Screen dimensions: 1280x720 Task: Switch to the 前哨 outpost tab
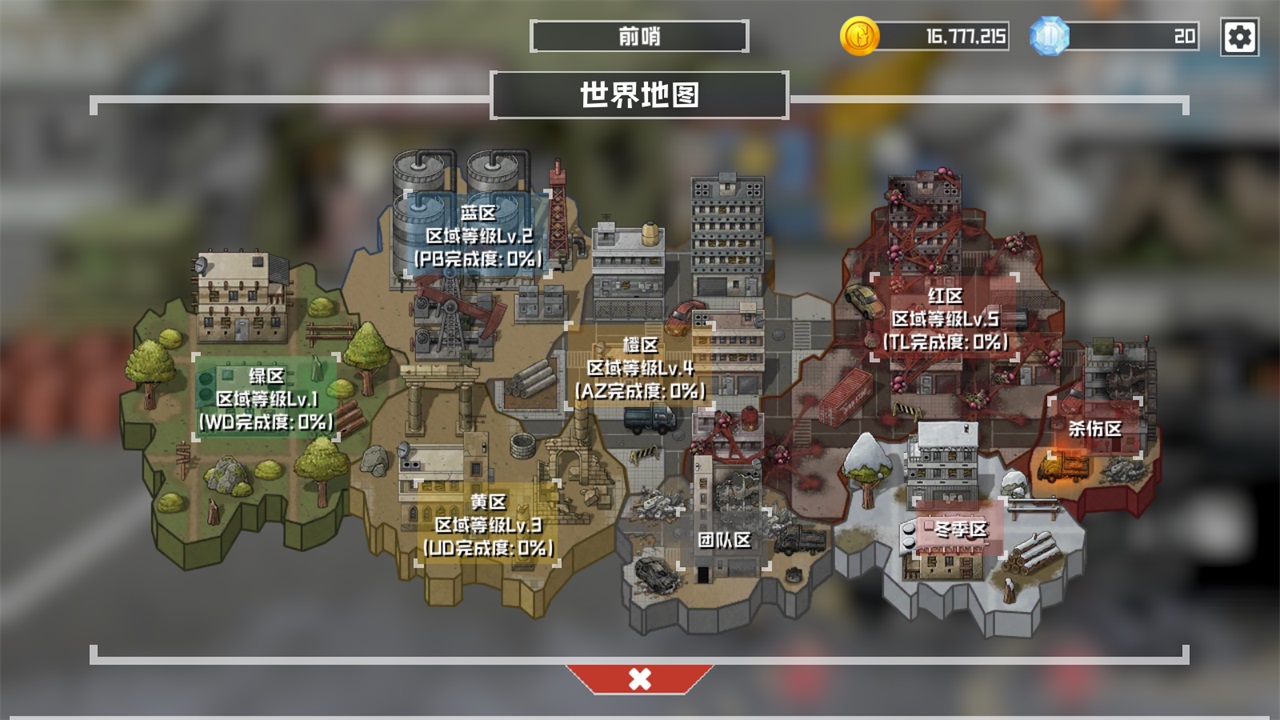click(x=640, y=37)
